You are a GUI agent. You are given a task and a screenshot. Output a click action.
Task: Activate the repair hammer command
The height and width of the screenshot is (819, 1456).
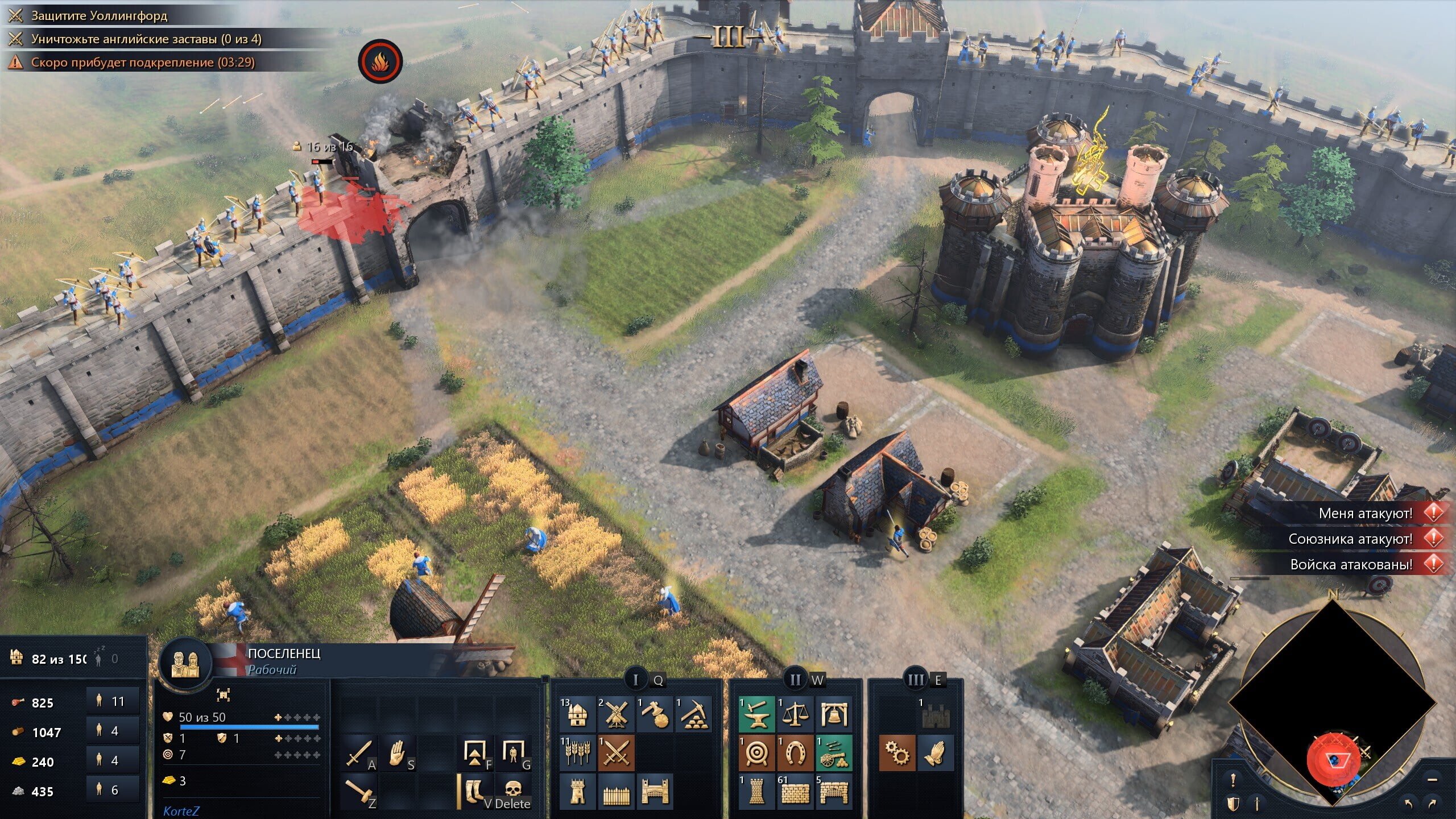359,791
